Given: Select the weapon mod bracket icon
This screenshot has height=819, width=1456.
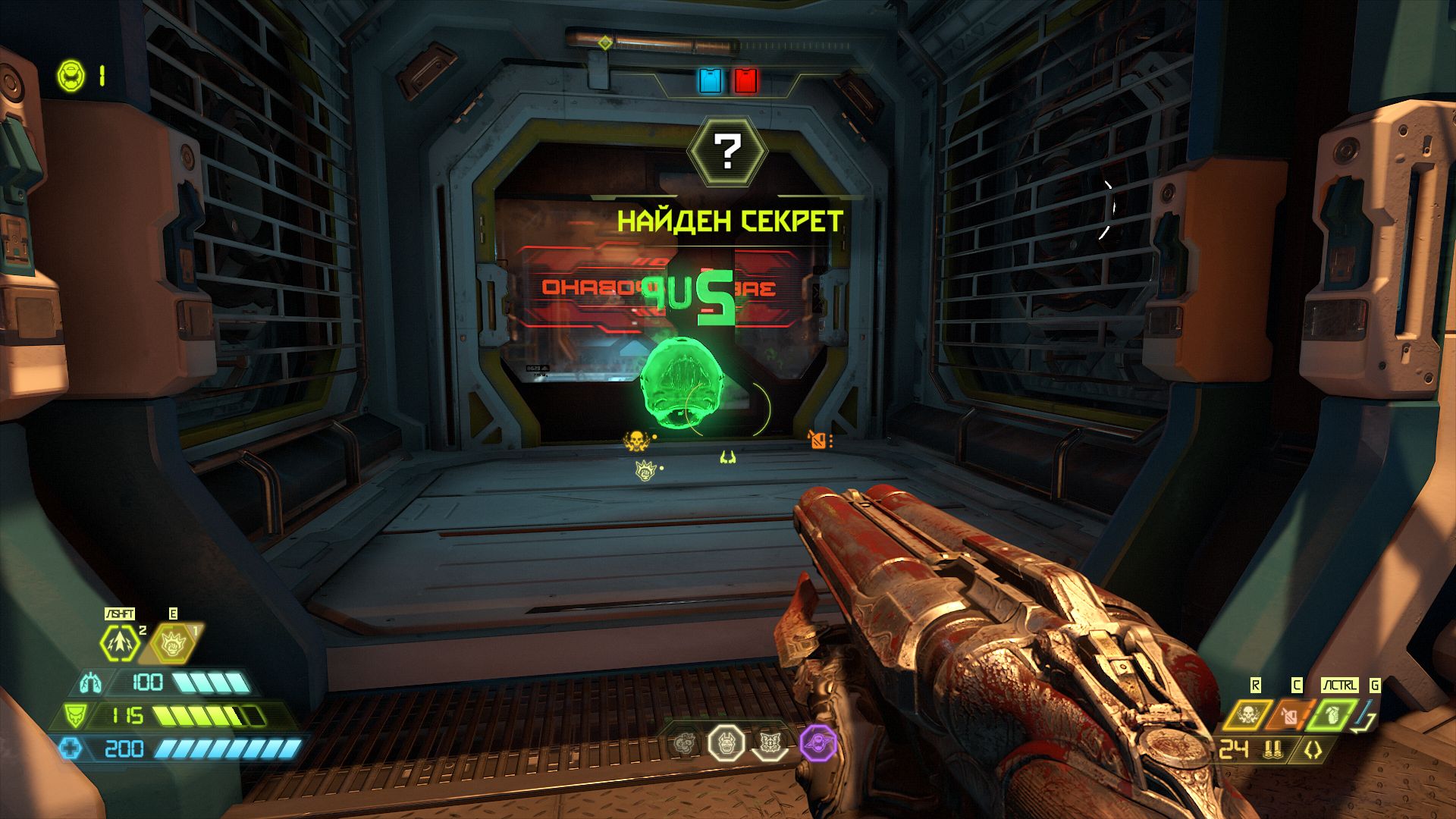Looking at the screenshot, I should [x=1313, y=750].
